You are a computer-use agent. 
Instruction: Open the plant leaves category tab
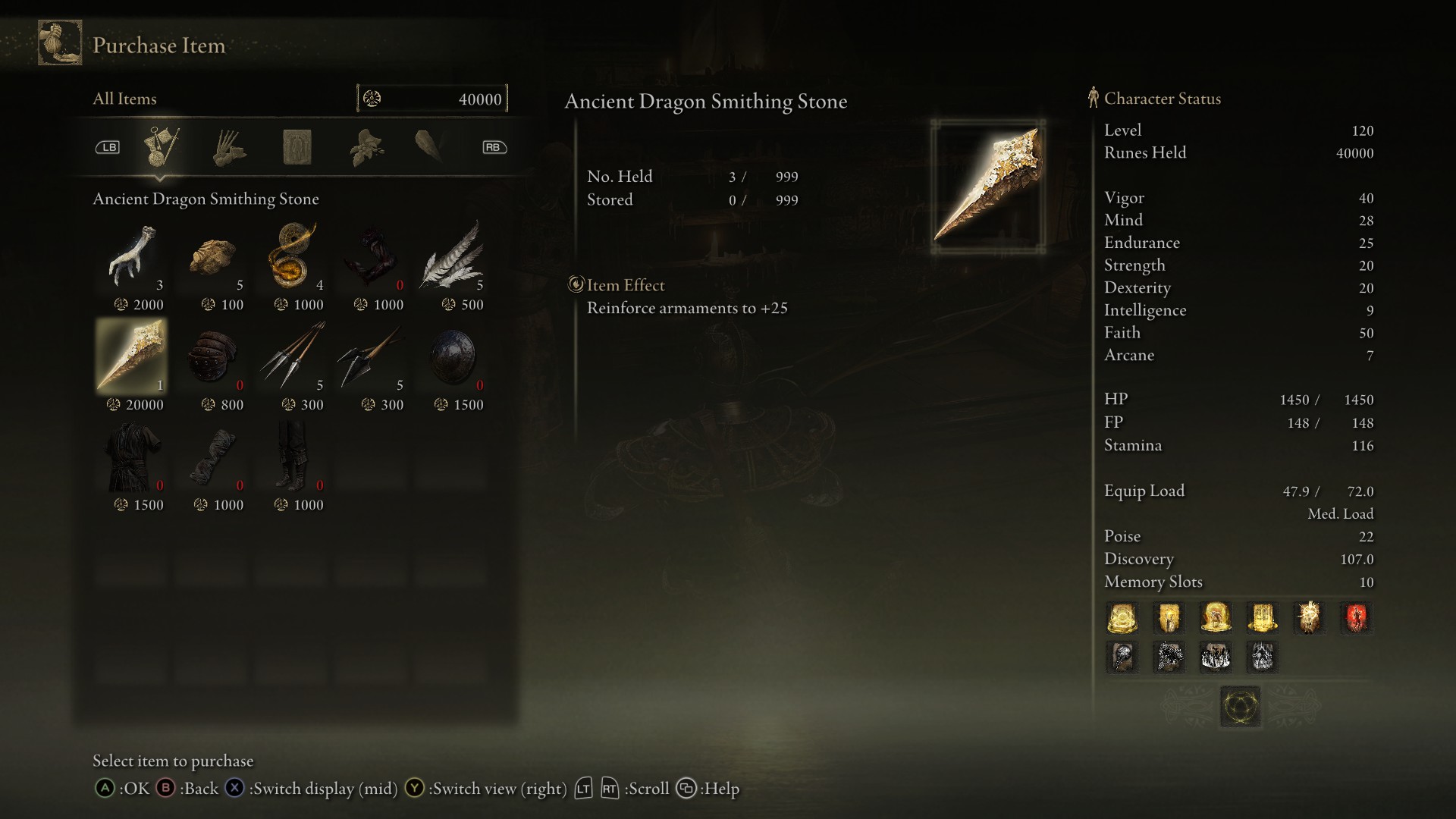(x=366, y=147)
